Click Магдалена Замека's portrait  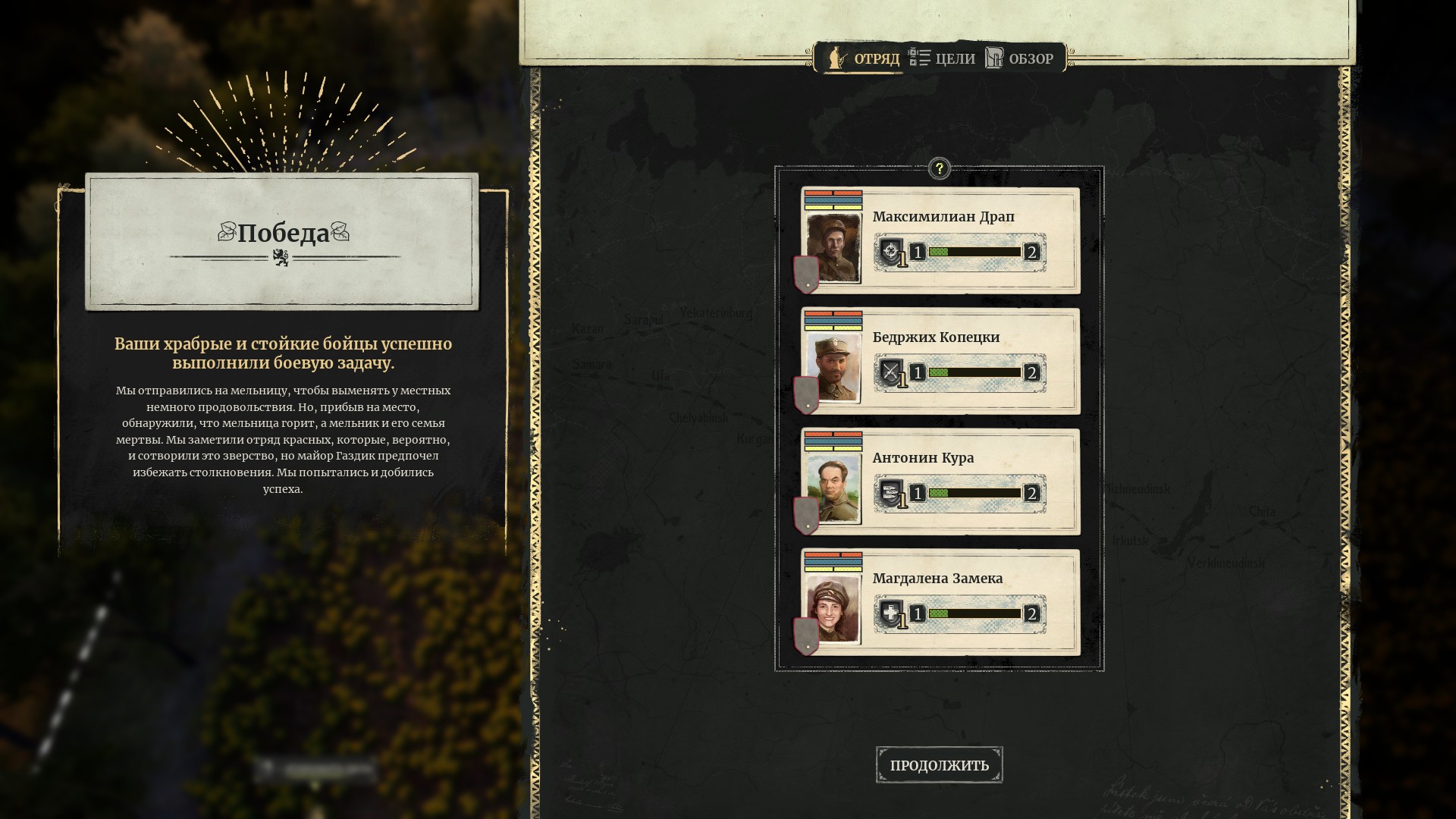pyautogui.click(x=833, y=609)
